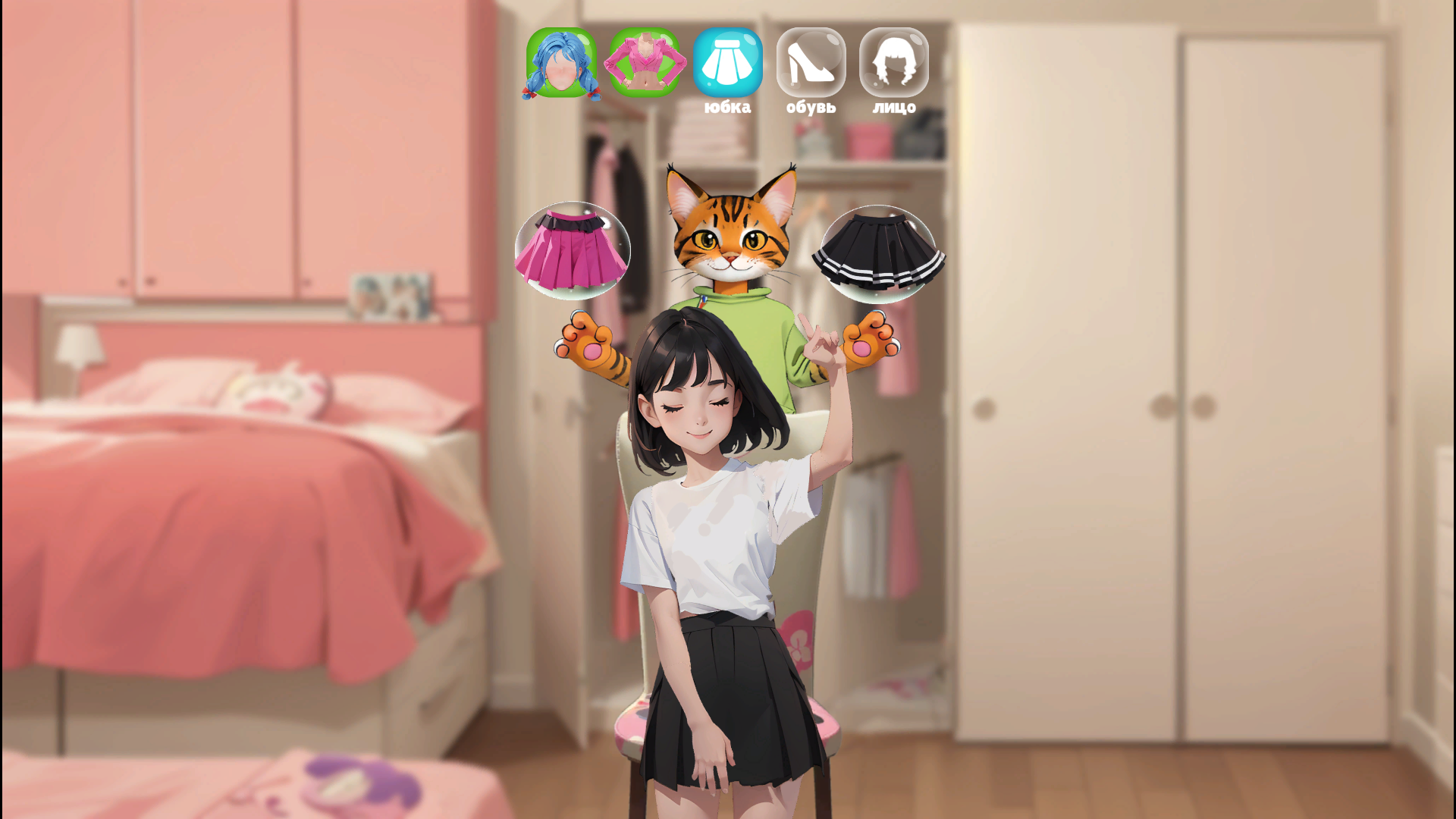Choose the pink pleated skirt bubble

(574, 250)
